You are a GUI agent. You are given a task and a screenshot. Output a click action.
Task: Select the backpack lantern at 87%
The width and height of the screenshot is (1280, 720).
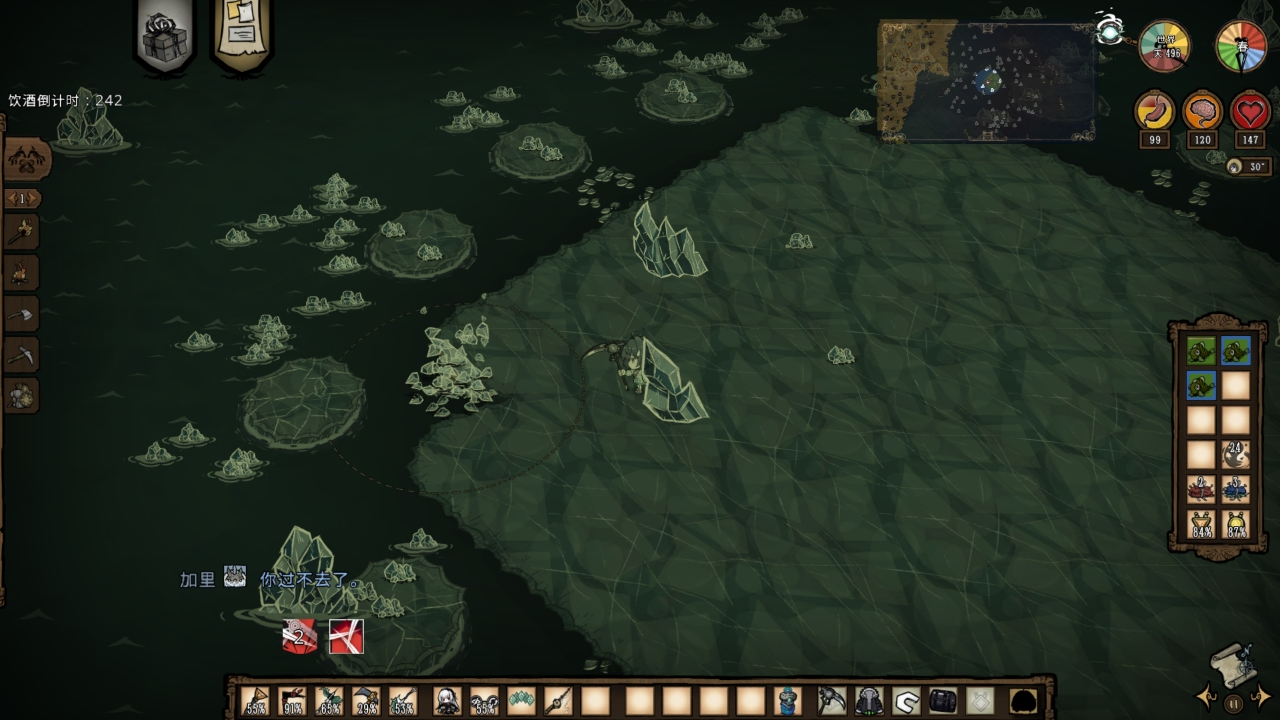point(1236,524)
